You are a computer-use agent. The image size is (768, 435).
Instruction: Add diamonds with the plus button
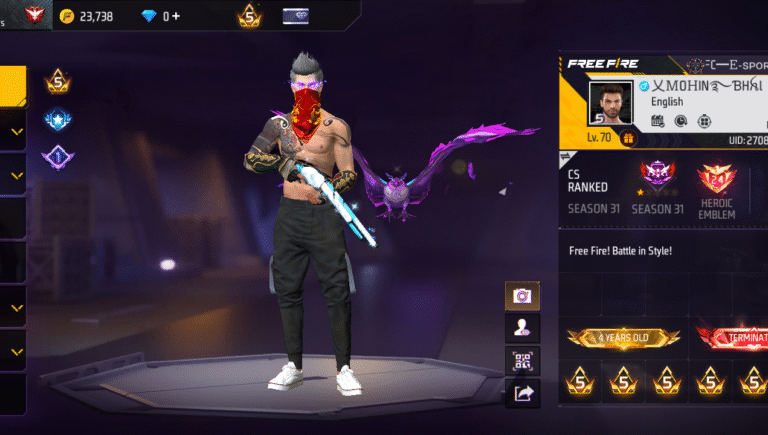point(177,16)
